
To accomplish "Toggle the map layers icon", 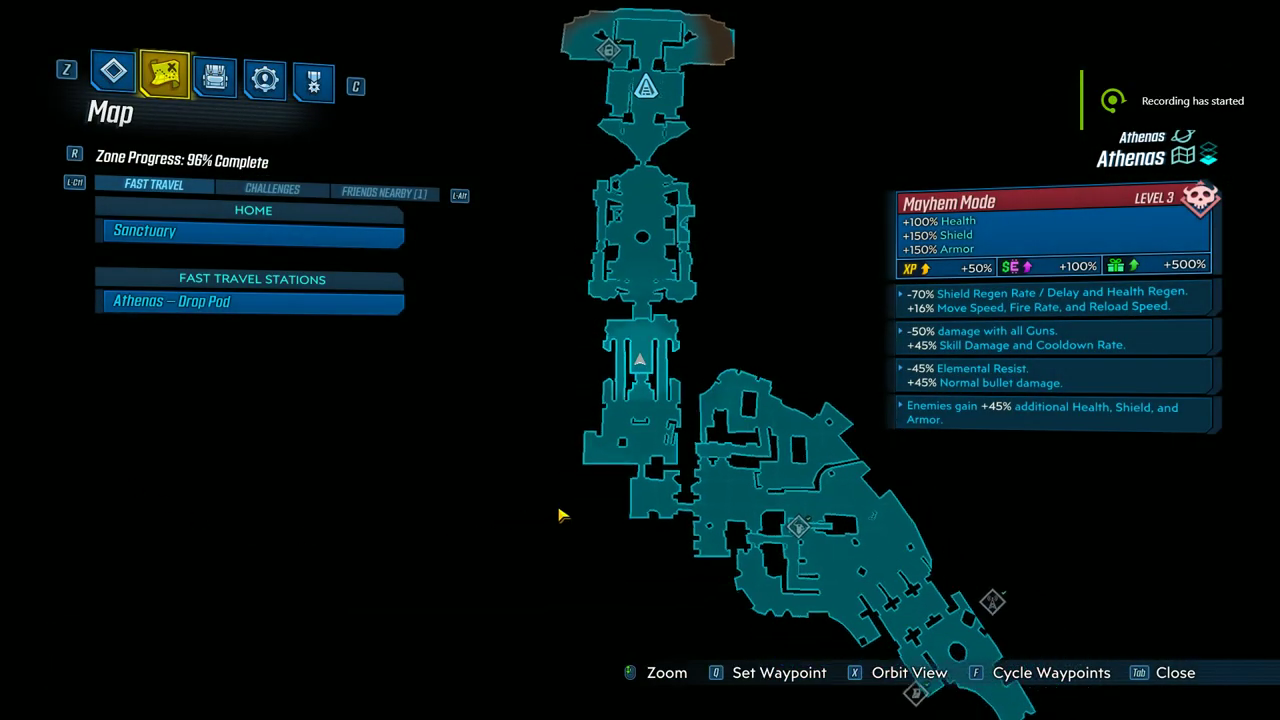I will point(1209,154).
